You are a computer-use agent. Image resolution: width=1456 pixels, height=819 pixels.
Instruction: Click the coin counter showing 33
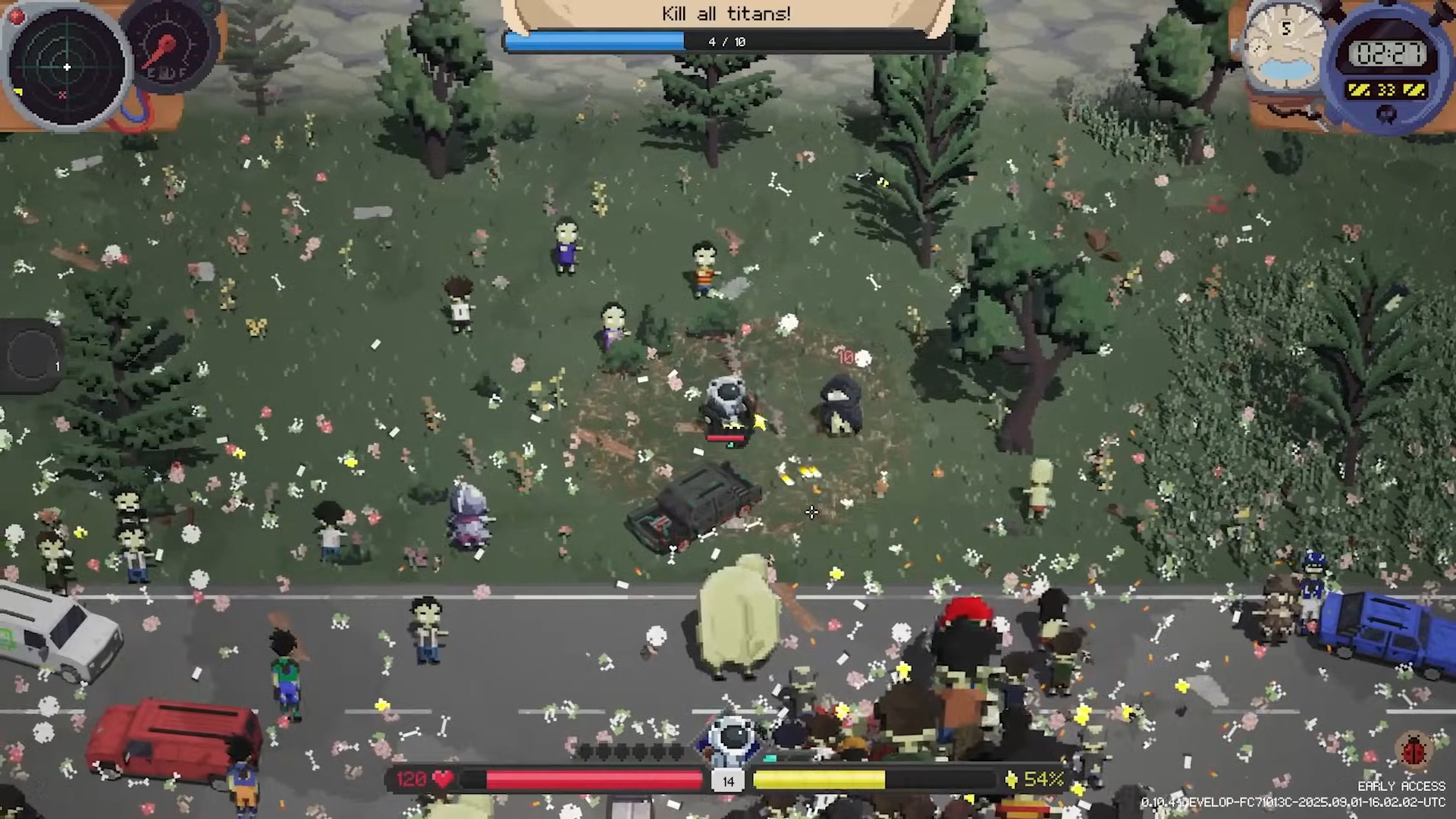[1386, 89]
